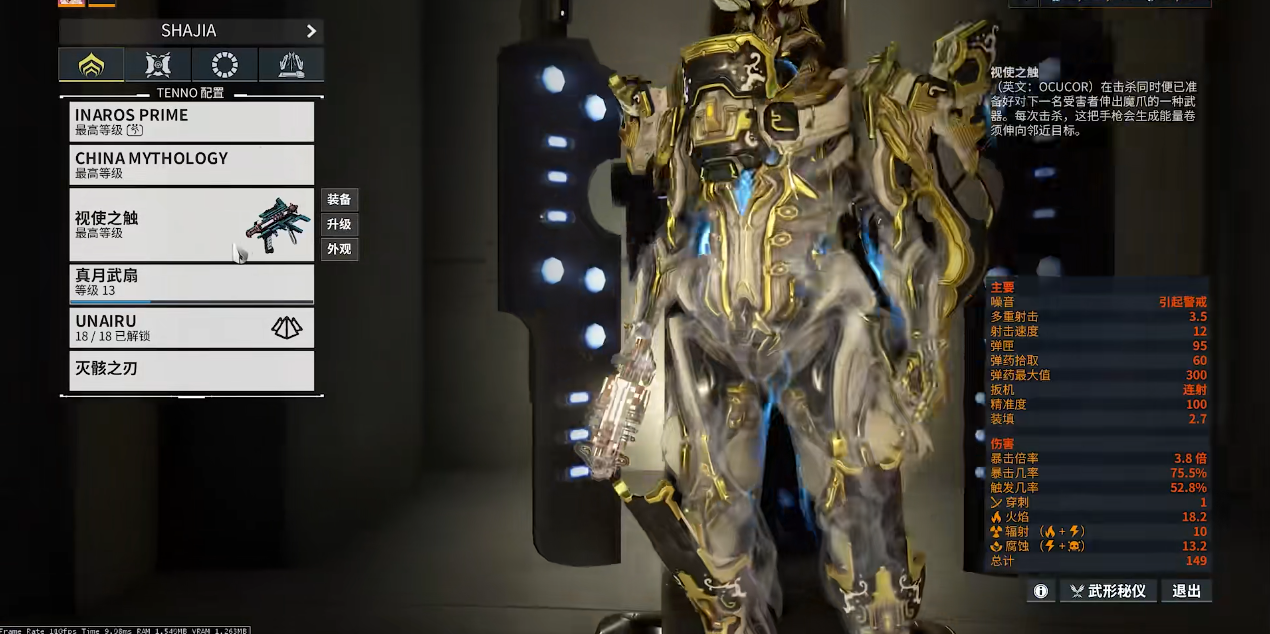The height and width of the screenshot is (634, 1270).
Task: Switch to the Warframe lotus emblem tab
Action: [x=91, y=66]
